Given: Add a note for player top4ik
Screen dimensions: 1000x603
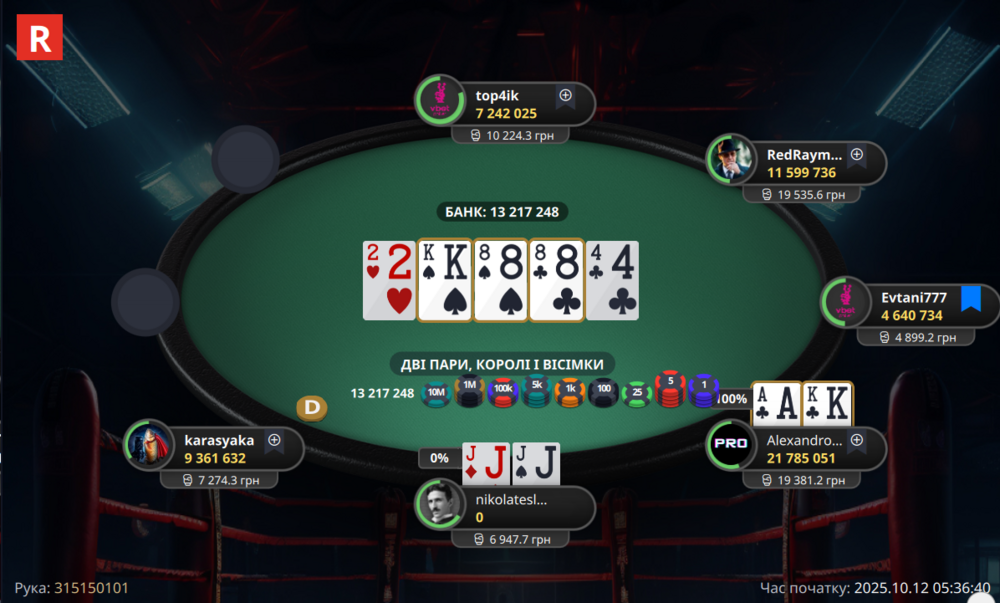Looking at the screenshot, I should (565, 96).
